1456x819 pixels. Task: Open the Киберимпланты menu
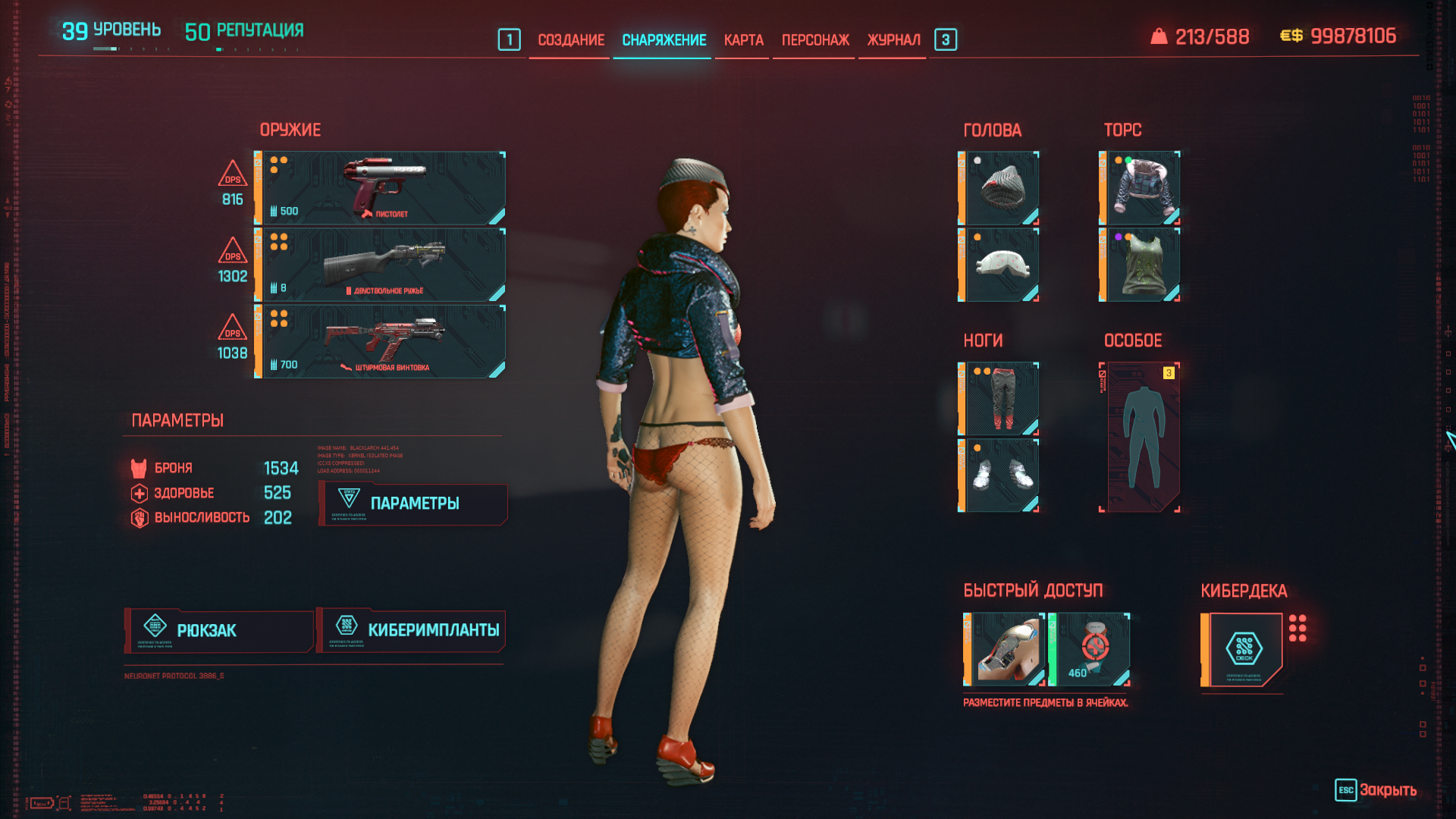(x=411, y=631)
